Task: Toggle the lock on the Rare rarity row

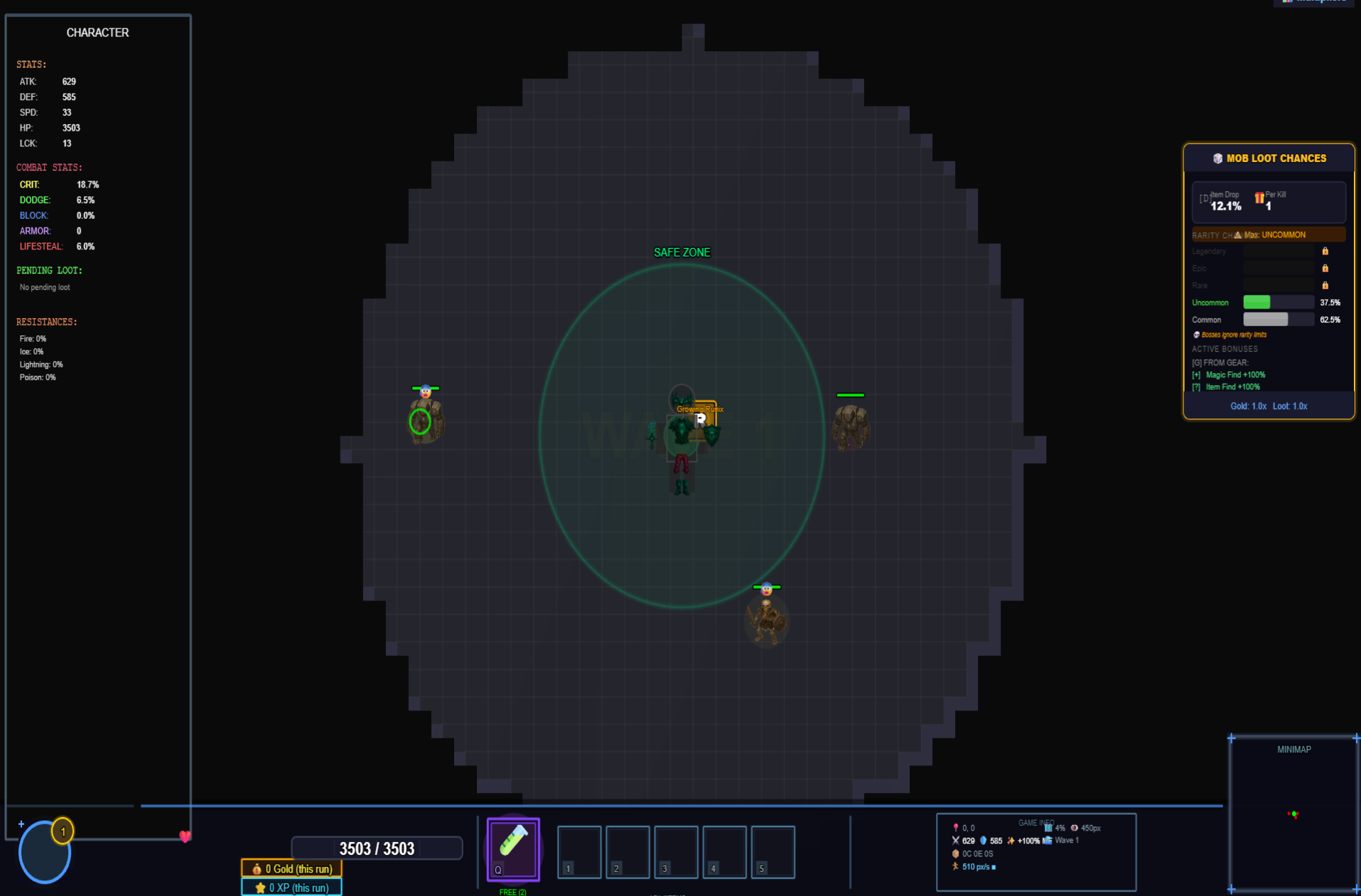Action: point(1325,285)
